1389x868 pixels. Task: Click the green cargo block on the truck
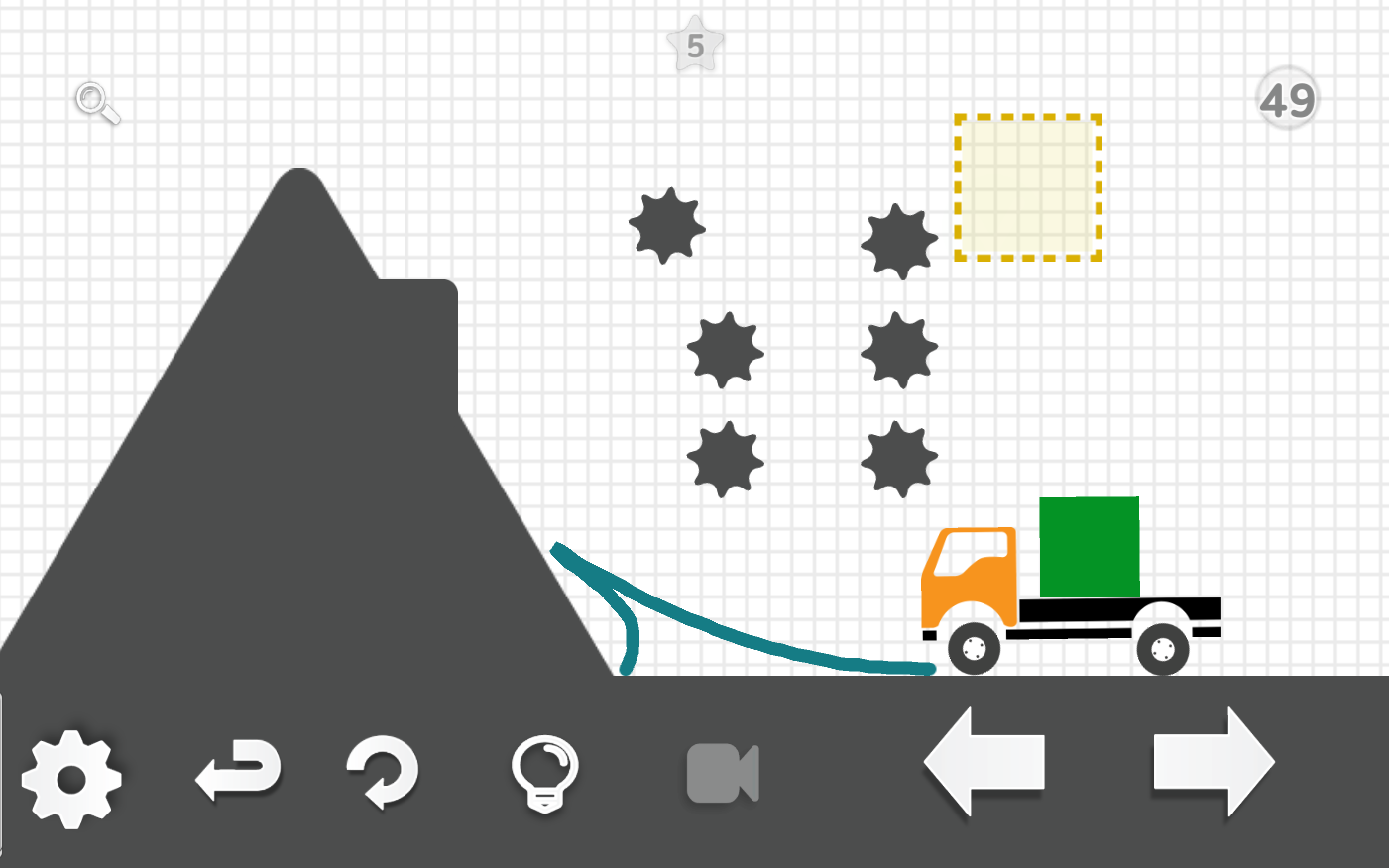1088,545
